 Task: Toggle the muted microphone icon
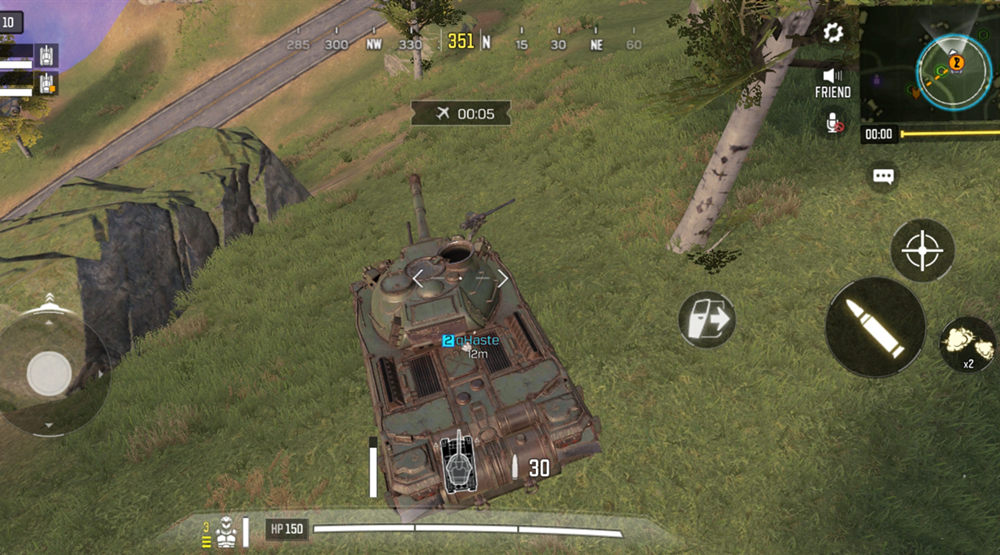click(833, 123)
